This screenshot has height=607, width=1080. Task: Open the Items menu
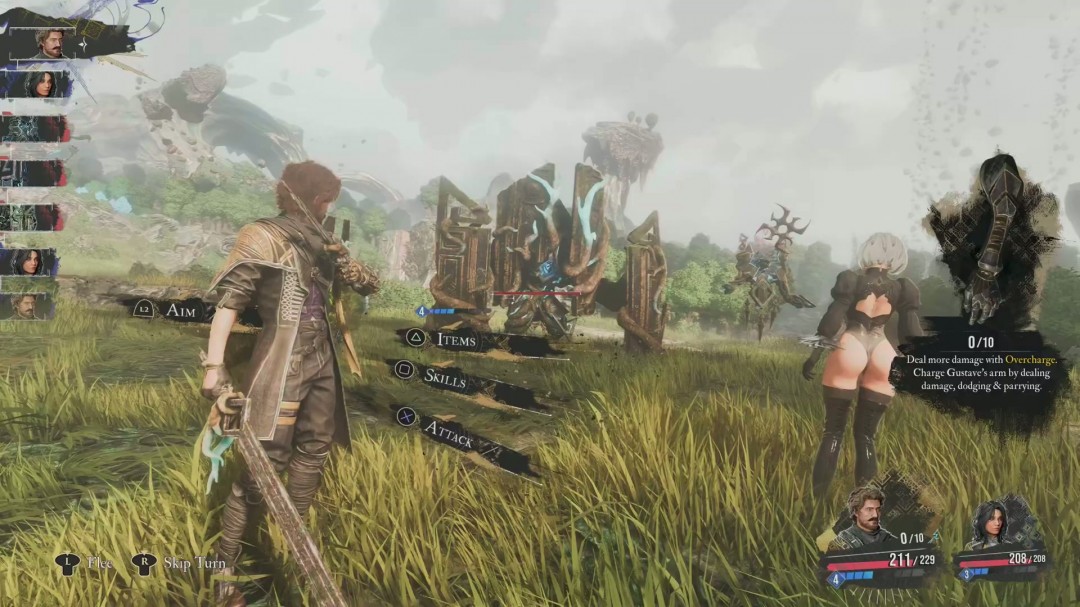coord(455,340)
